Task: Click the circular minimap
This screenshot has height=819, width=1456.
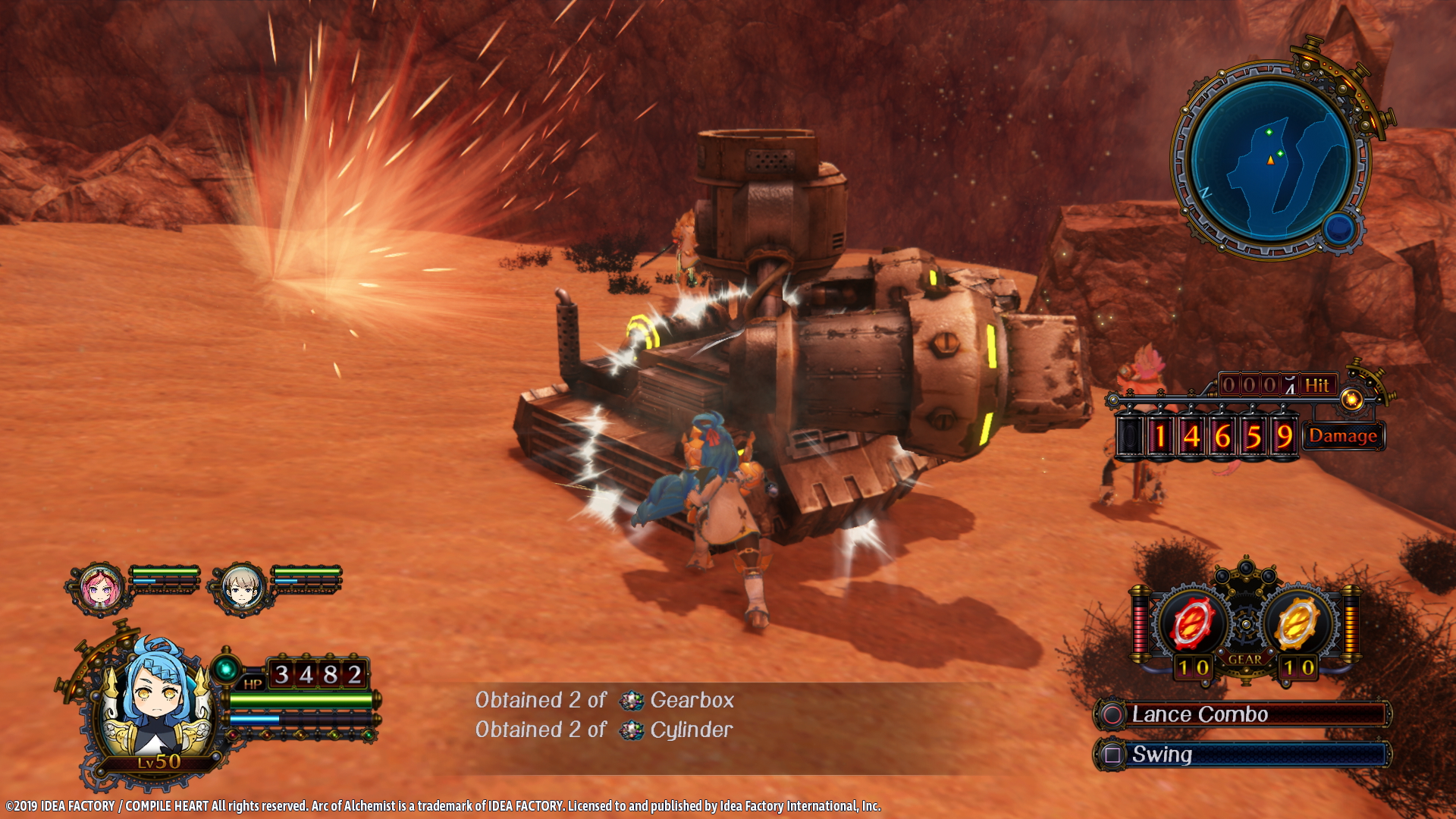Action: coord(1271,159)
